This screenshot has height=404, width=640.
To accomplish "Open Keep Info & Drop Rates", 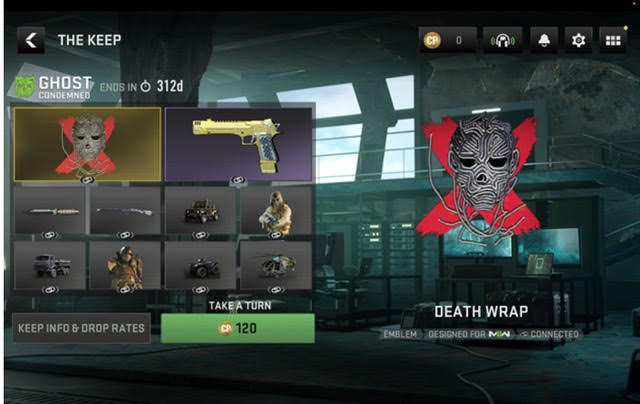I will (x=81, y=328).
